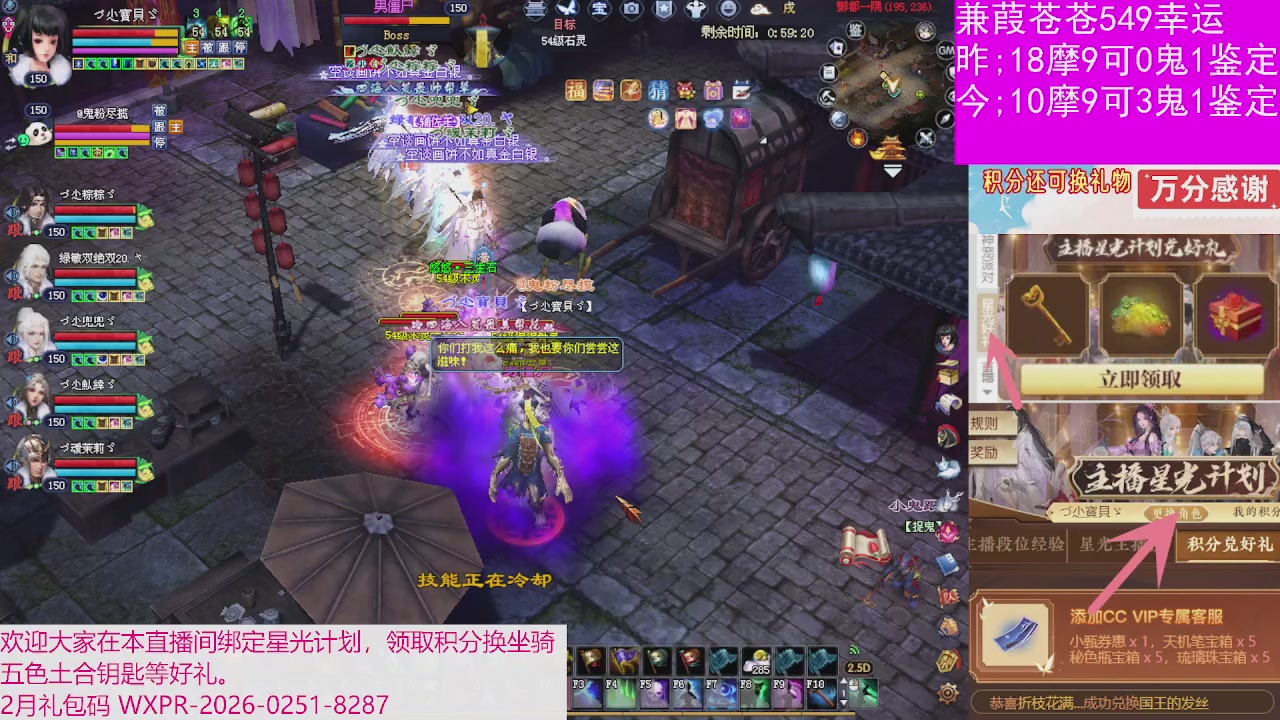This screenshot has height=720, width=1280.
Task: Select the 神宠派对 vertical sidebar tab
Action: 986,258
